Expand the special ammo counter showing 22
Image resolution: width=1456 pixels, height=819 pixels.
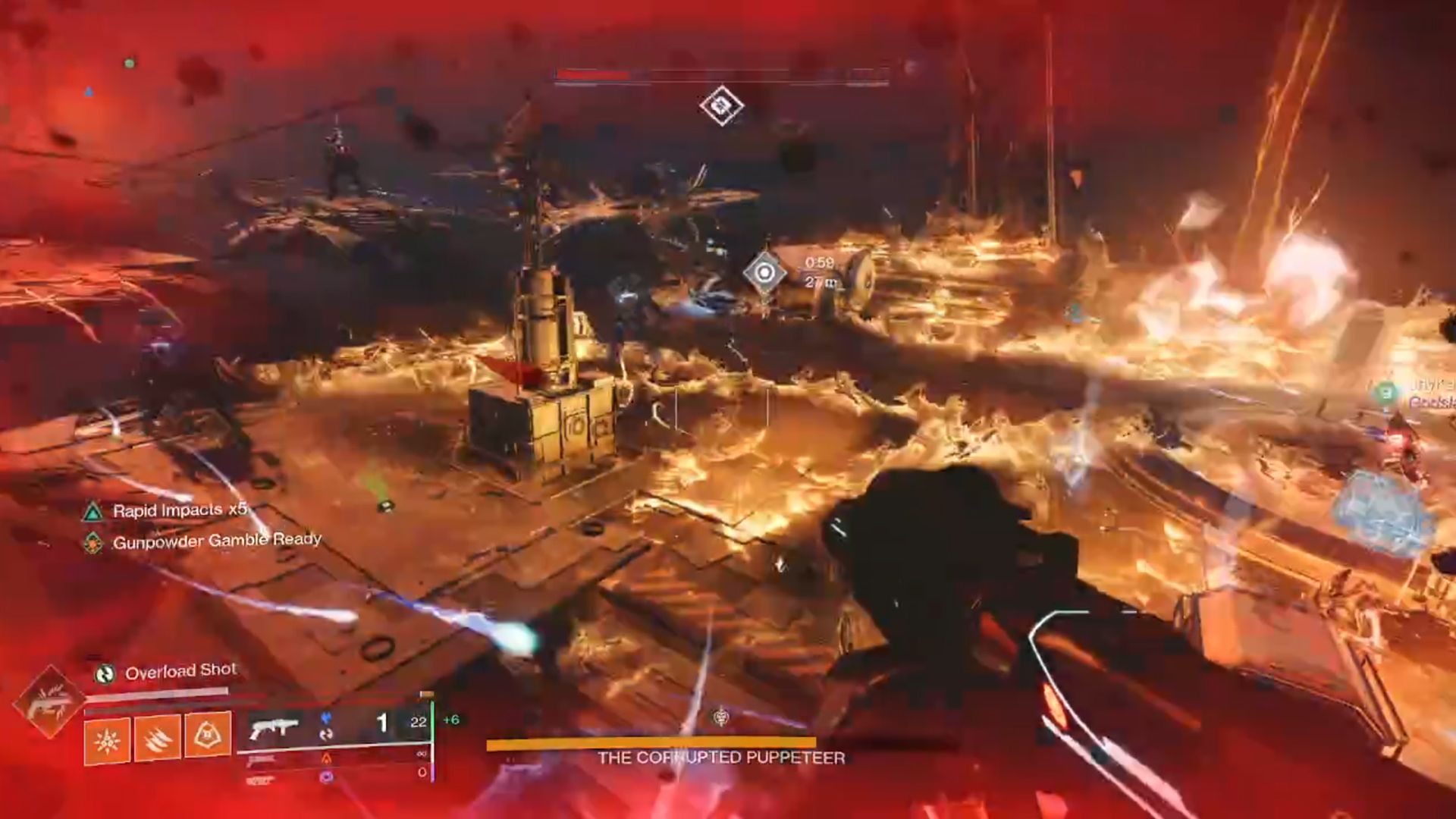pos(420,721)
